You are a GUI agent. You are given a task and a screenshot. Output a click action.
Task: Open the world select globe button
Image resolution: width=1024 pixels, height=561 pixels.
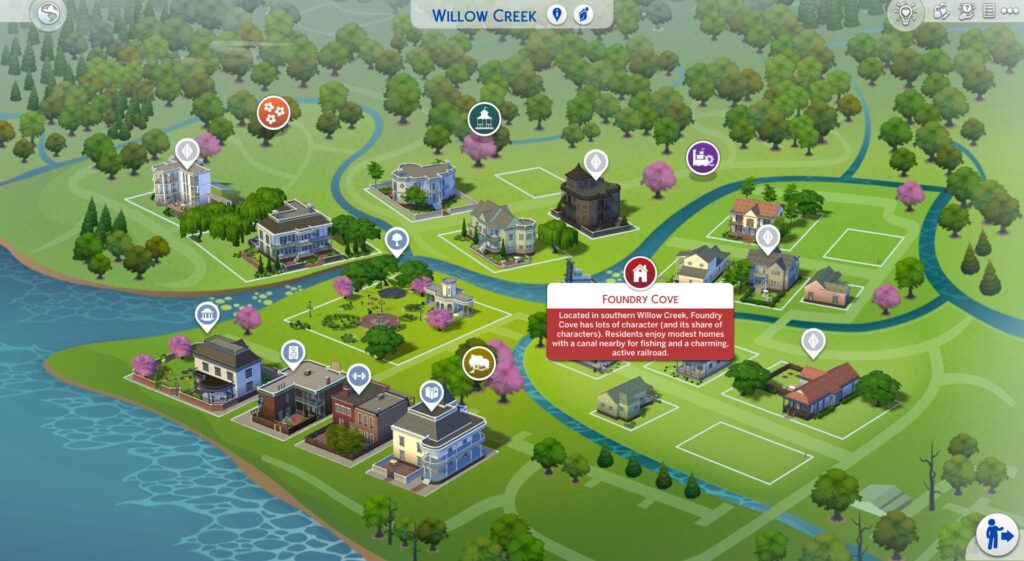(x=48, y=14)
